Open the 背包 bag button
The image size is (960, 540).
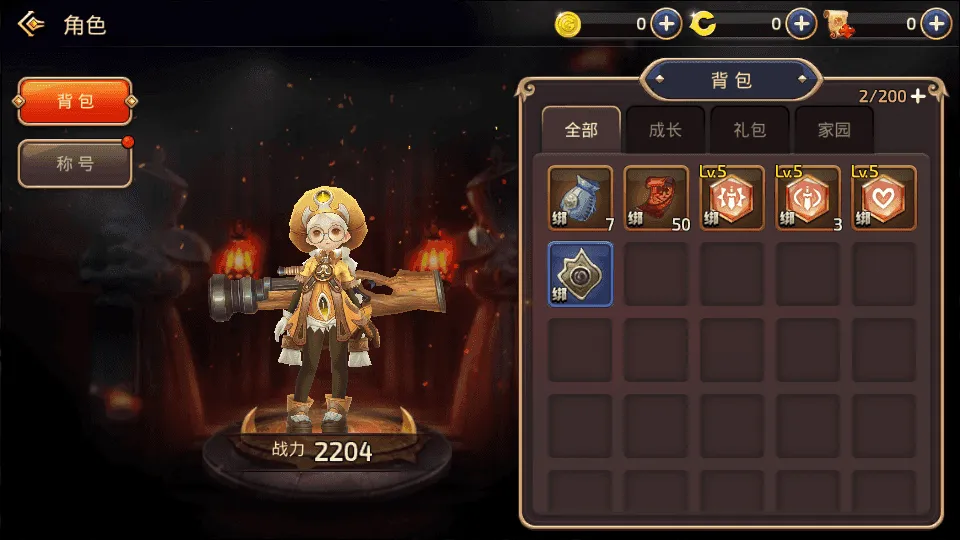coord(75,102)
